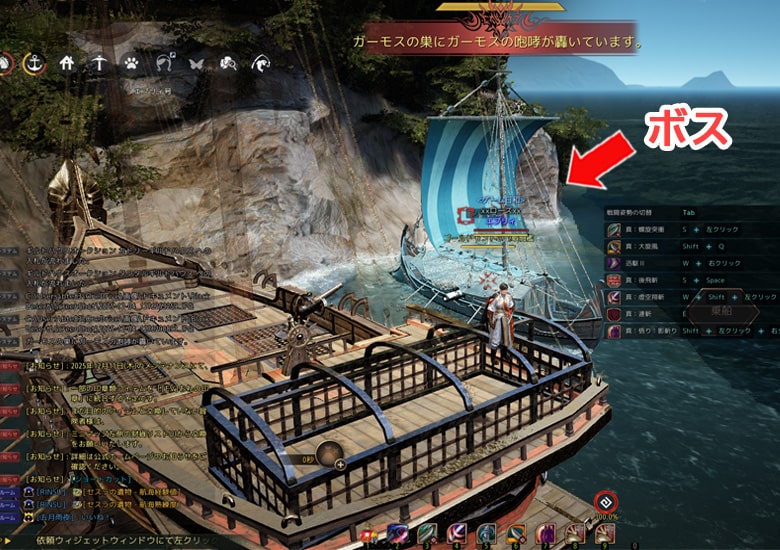
Task: Open the butterfly fairy icon
Action: click(x=197, y=64)
